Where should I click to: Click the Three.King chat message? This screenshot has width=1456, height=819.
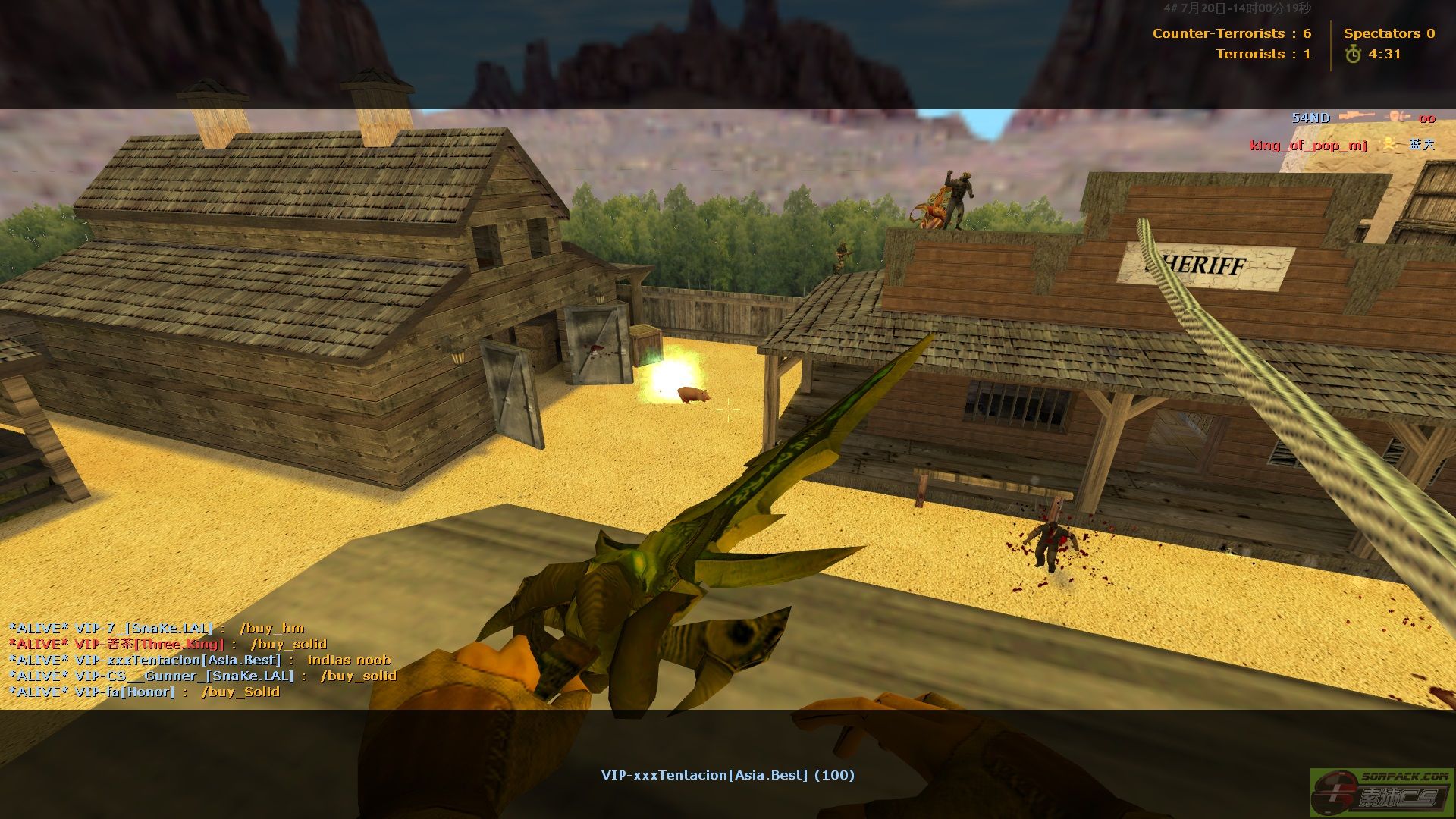(168, 644)
